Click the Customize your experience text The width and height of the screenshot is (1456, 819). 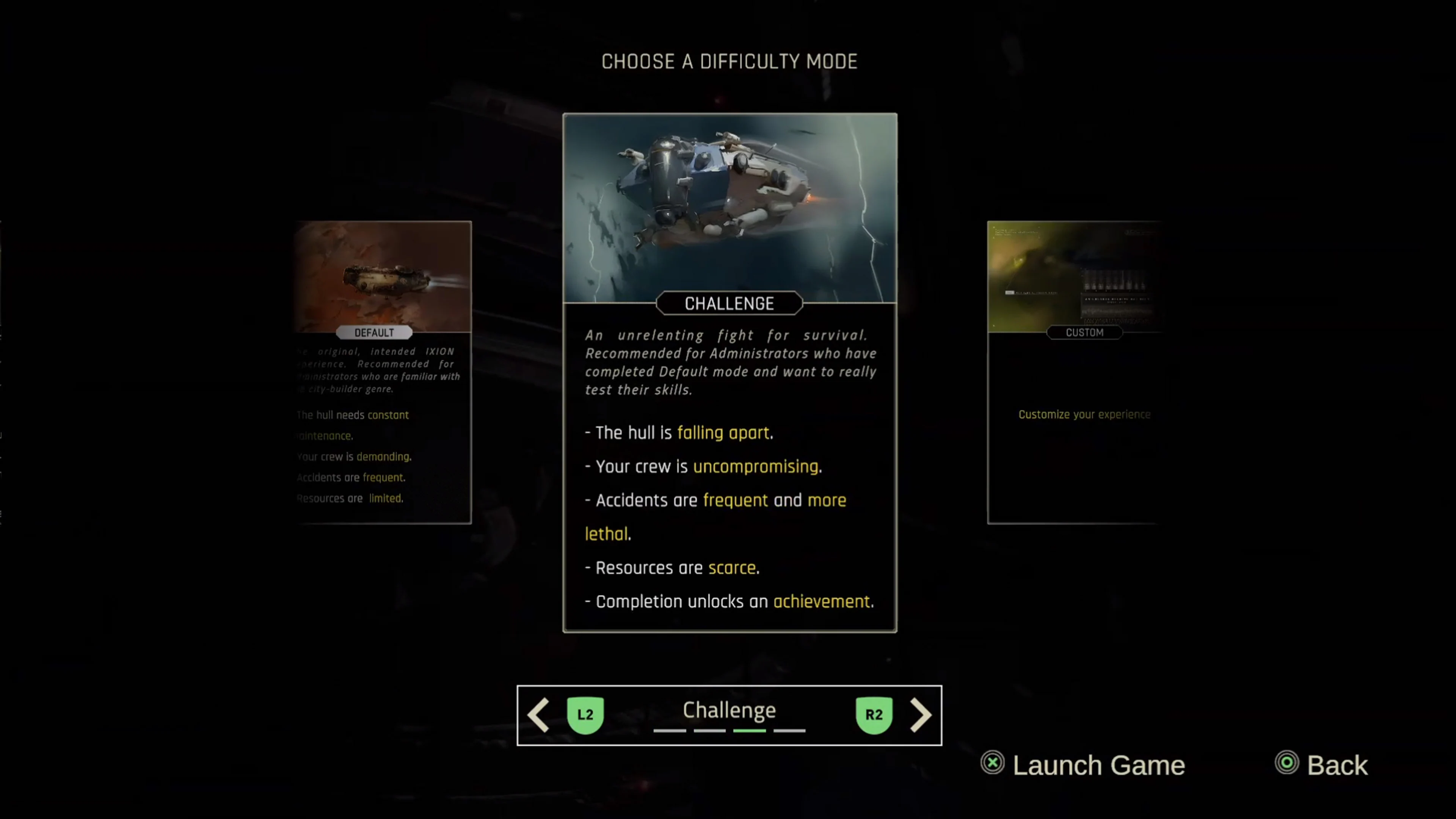(1084, 414)
